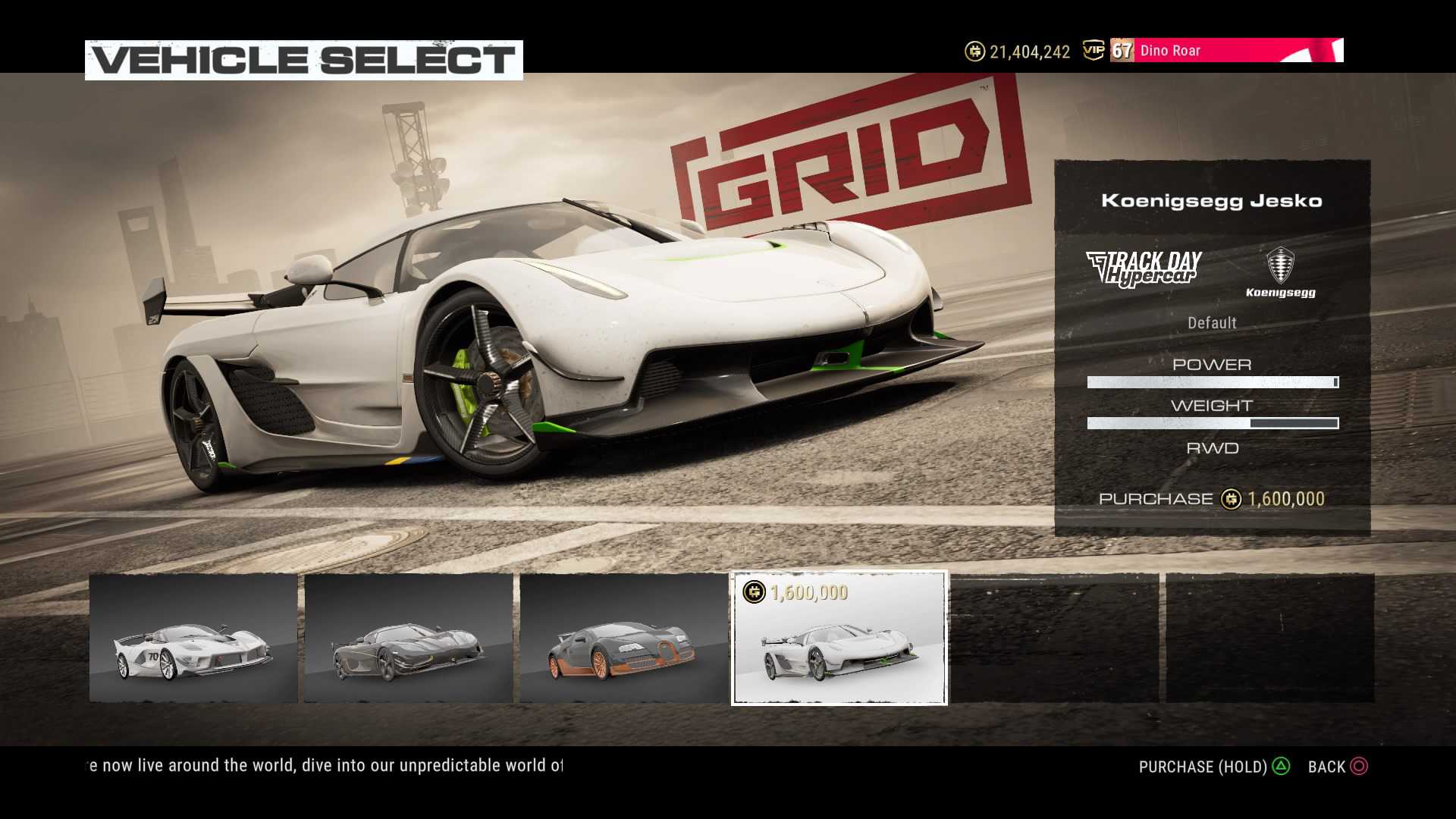Purchase the Jesko for 1,600,000 credits
The height and width of the screenshot is (819, 1456).
tap(1211, 499)
